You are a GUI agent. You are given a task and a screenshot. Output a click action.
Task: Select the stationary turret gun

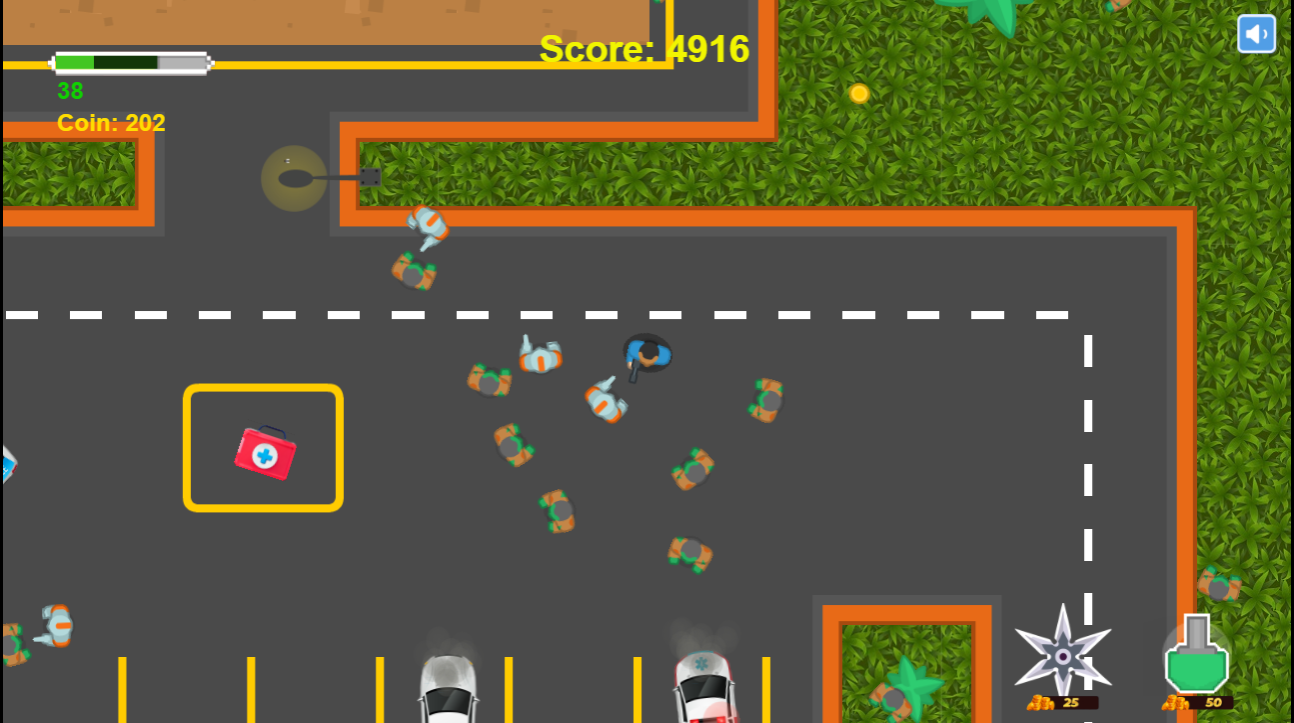(295, 178)
